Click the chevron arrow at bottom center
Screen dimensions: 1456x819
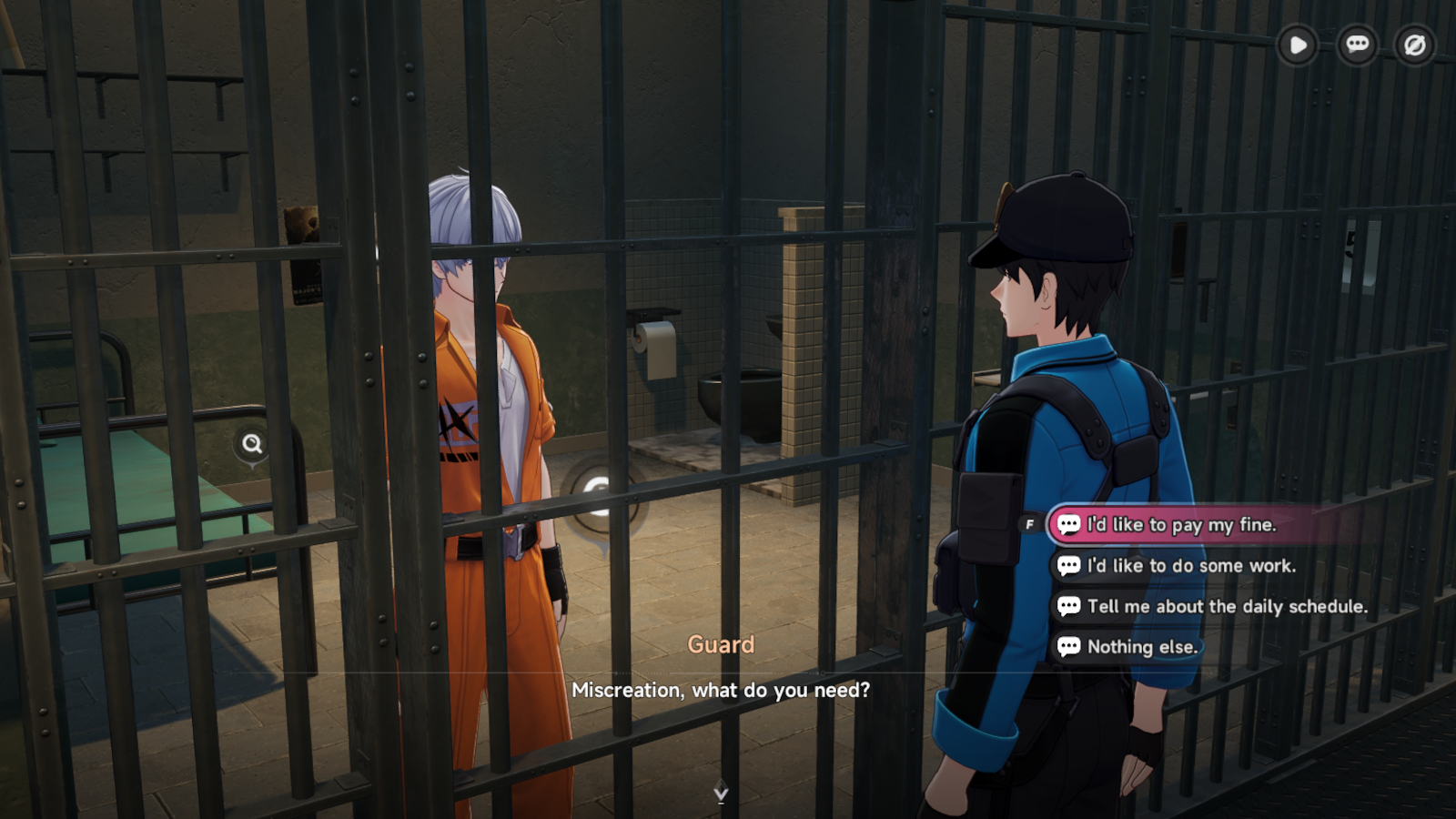pos(720,793)
